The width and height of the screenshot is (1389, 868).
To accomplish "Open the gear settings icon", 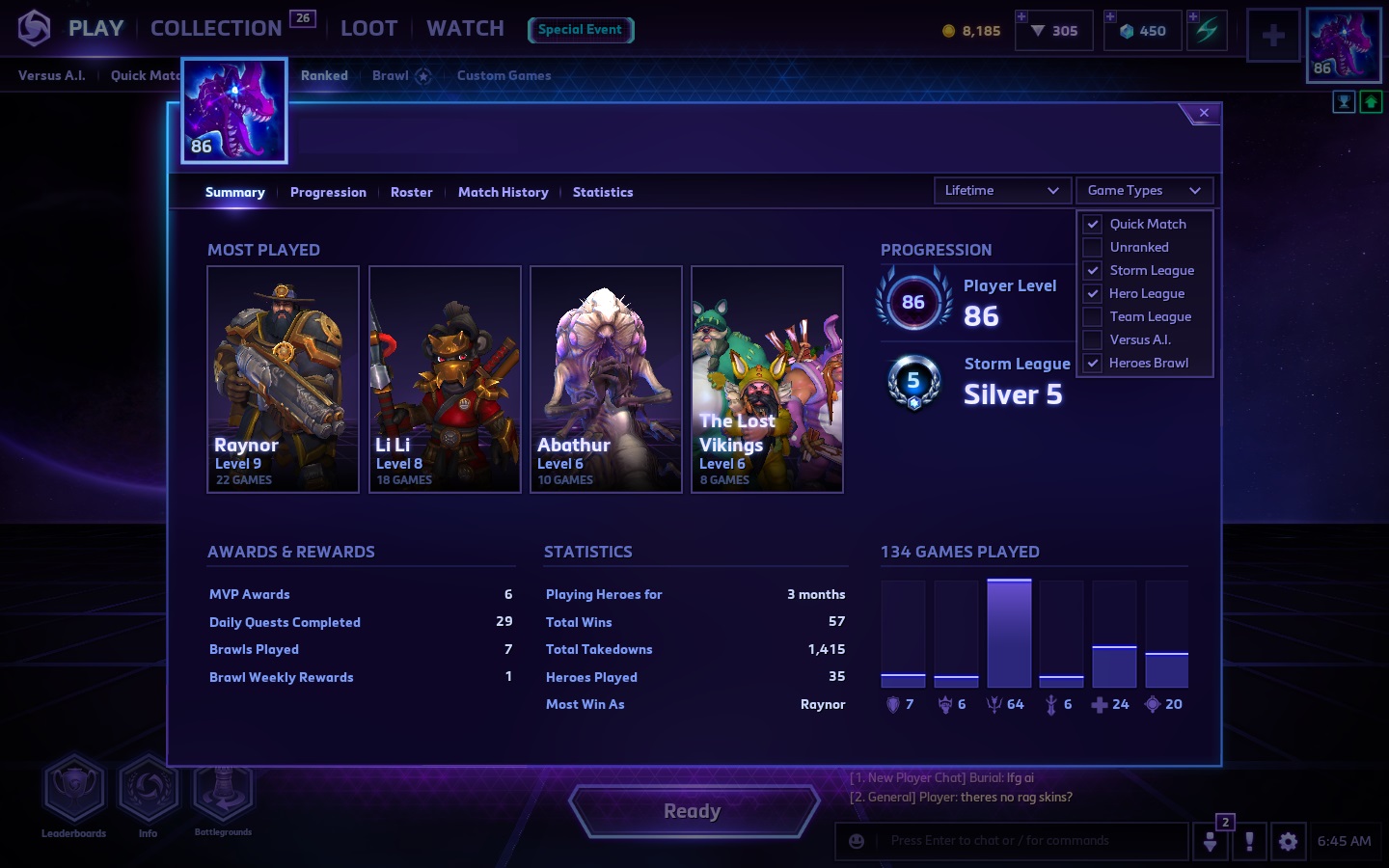I will pos(1288,841).
